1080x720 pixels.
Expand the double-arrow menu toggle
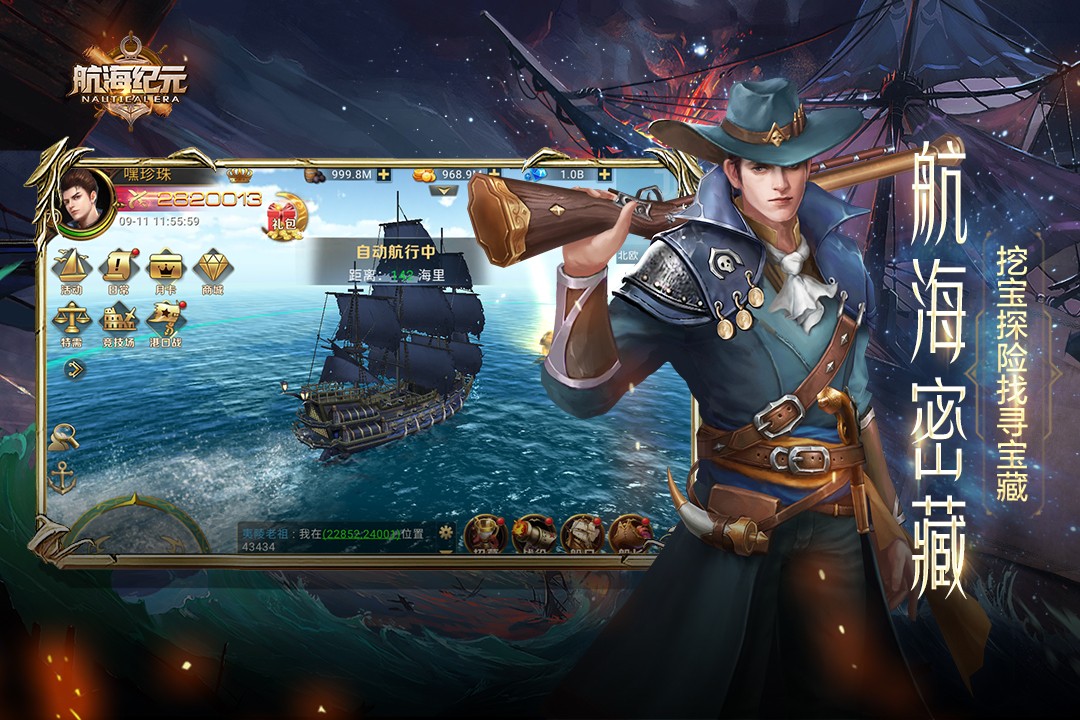(x=75, y=369)
